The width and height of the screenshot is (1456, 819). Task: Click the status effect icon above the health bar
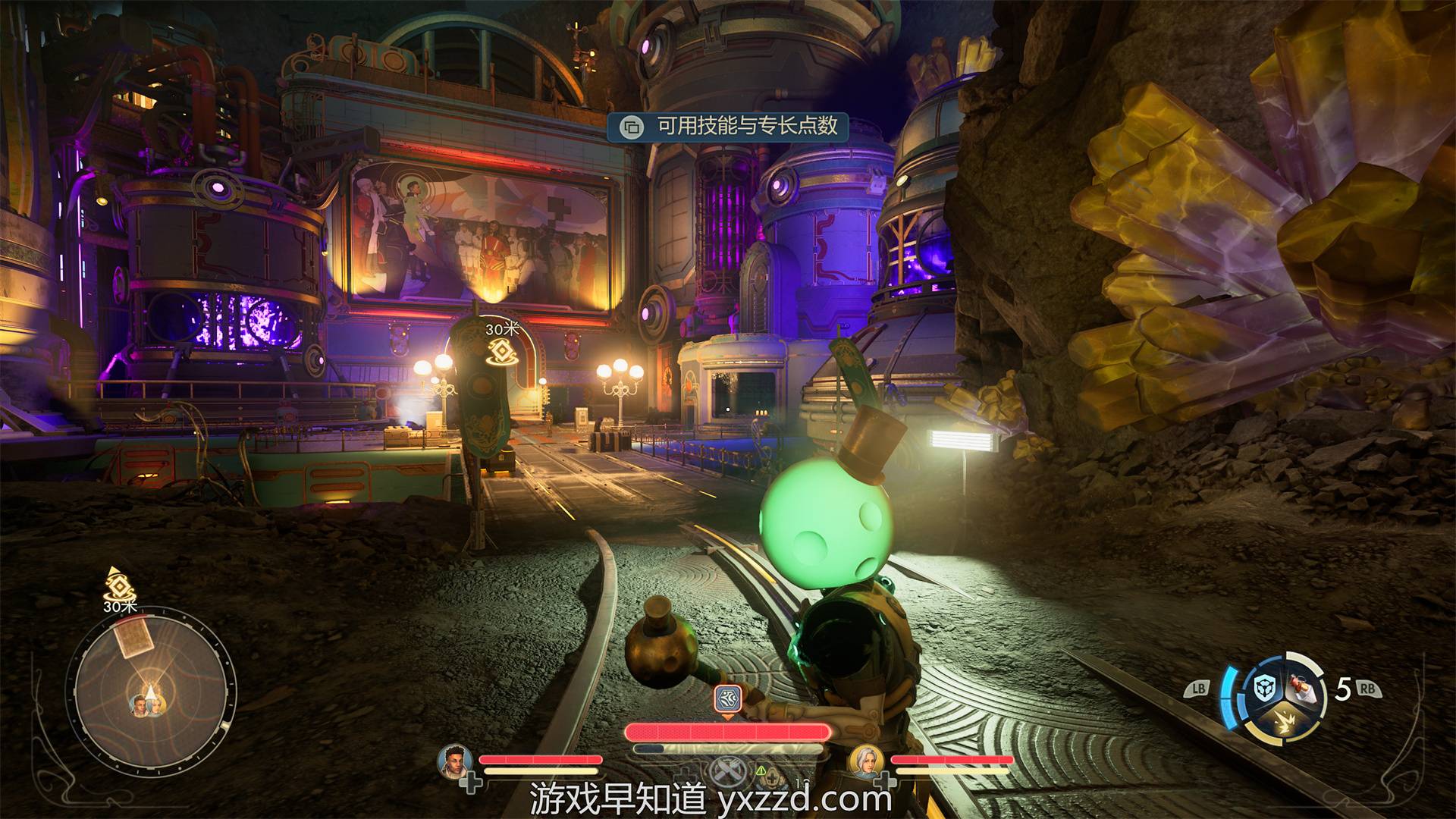[727, 698]
